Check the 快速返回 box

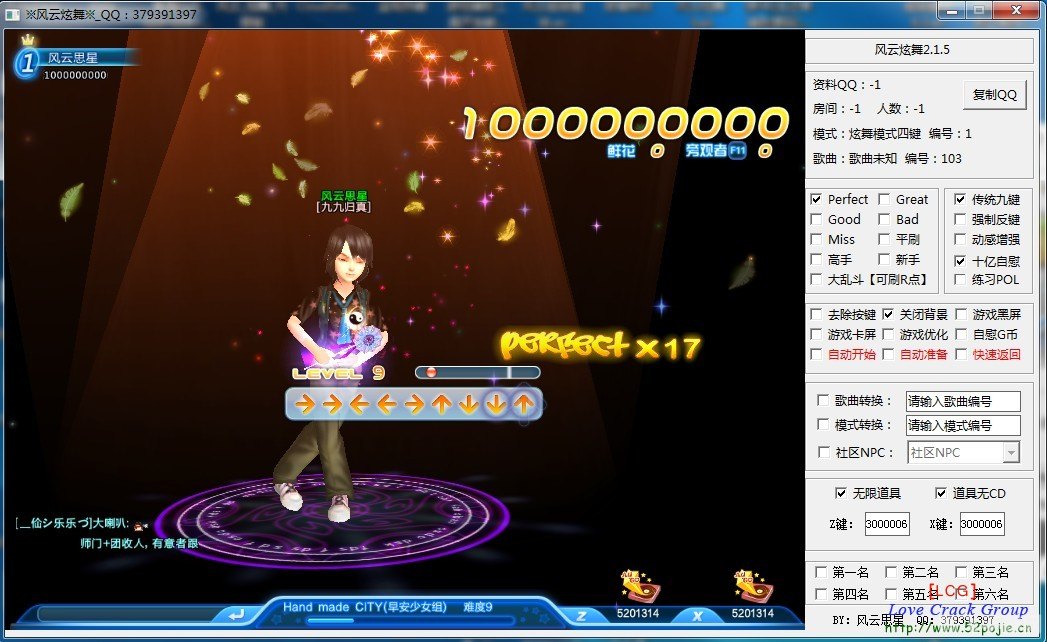point(961,355)
